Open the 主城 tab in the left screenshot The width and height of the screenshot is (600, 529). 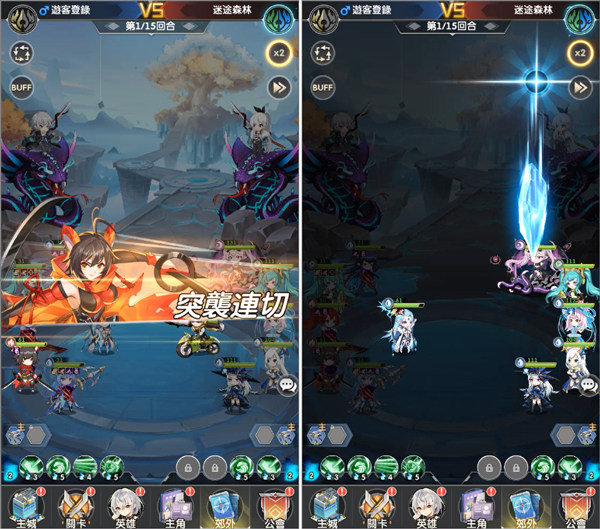[x=23, y=506]
